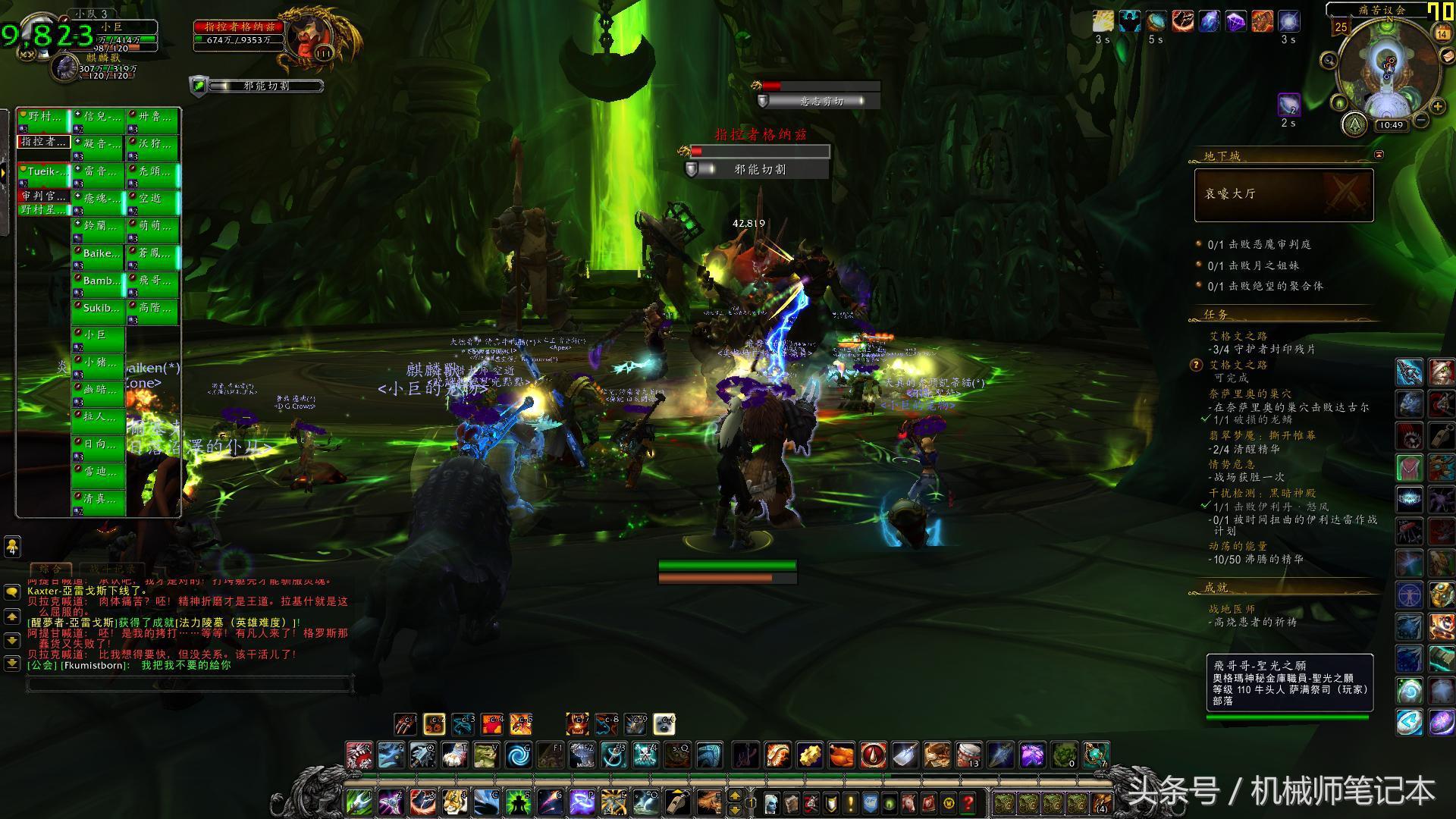Activate the blue swirl vortex ability

(x=519, y=756)
